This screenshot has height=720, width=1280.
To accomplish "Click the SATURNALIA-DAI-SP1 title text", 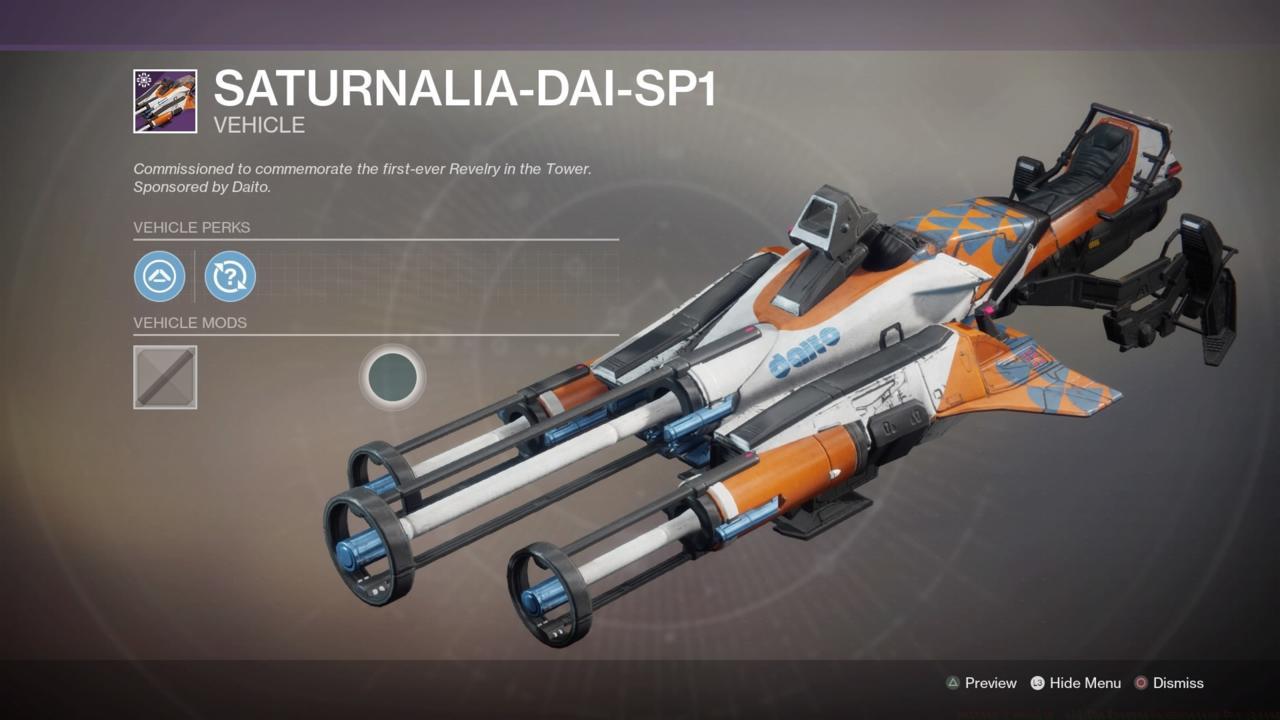I will 465,88.
